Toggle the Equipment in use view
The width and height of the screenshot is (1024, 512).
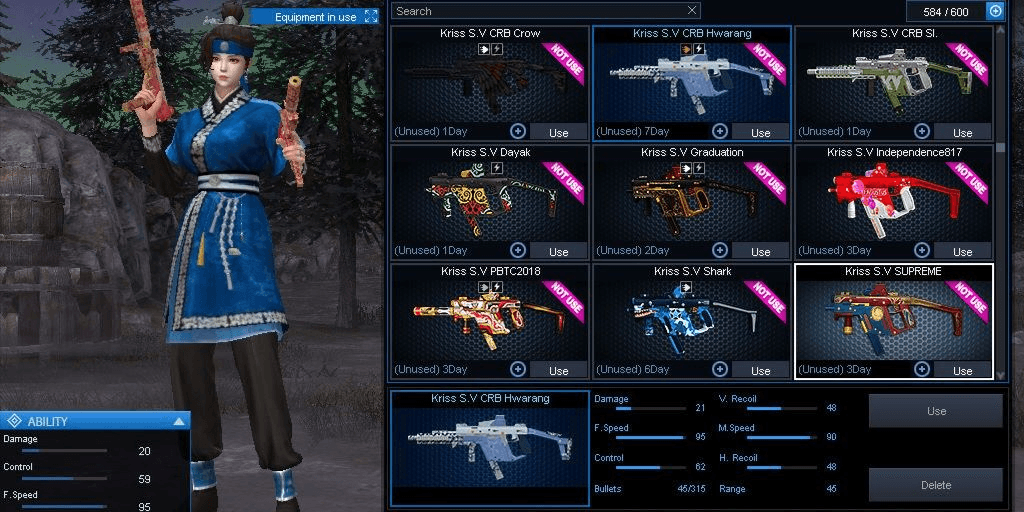(x=371, y=17)
